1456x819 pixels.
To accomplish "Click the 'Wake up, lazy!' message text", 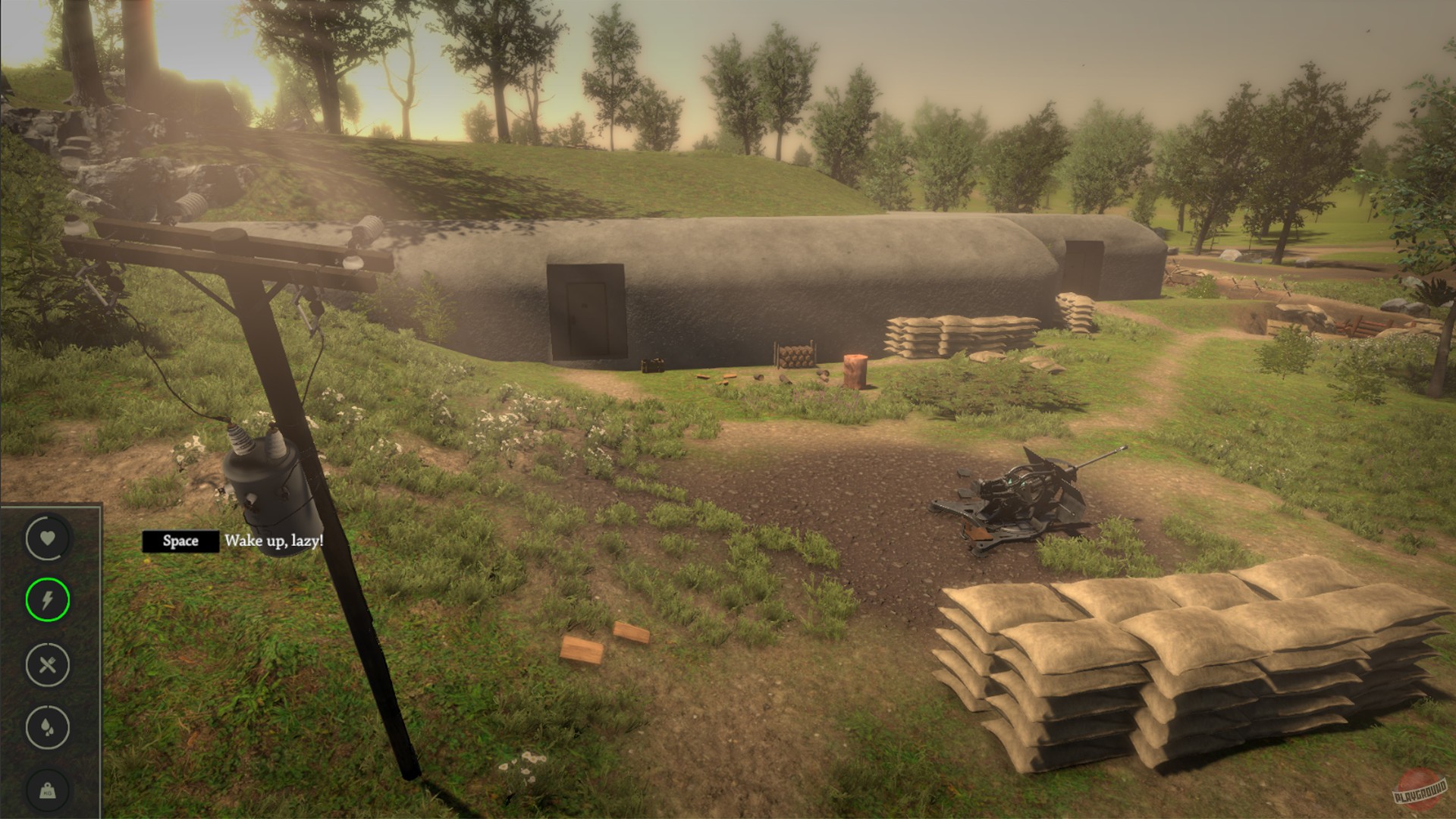I will 274,541.
